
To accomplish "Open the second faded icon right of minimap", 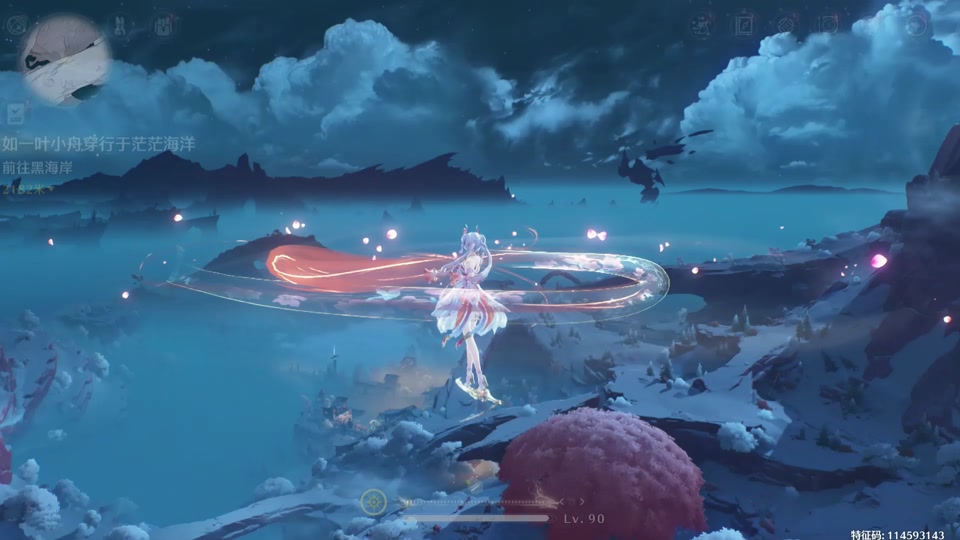I will 162,24.
